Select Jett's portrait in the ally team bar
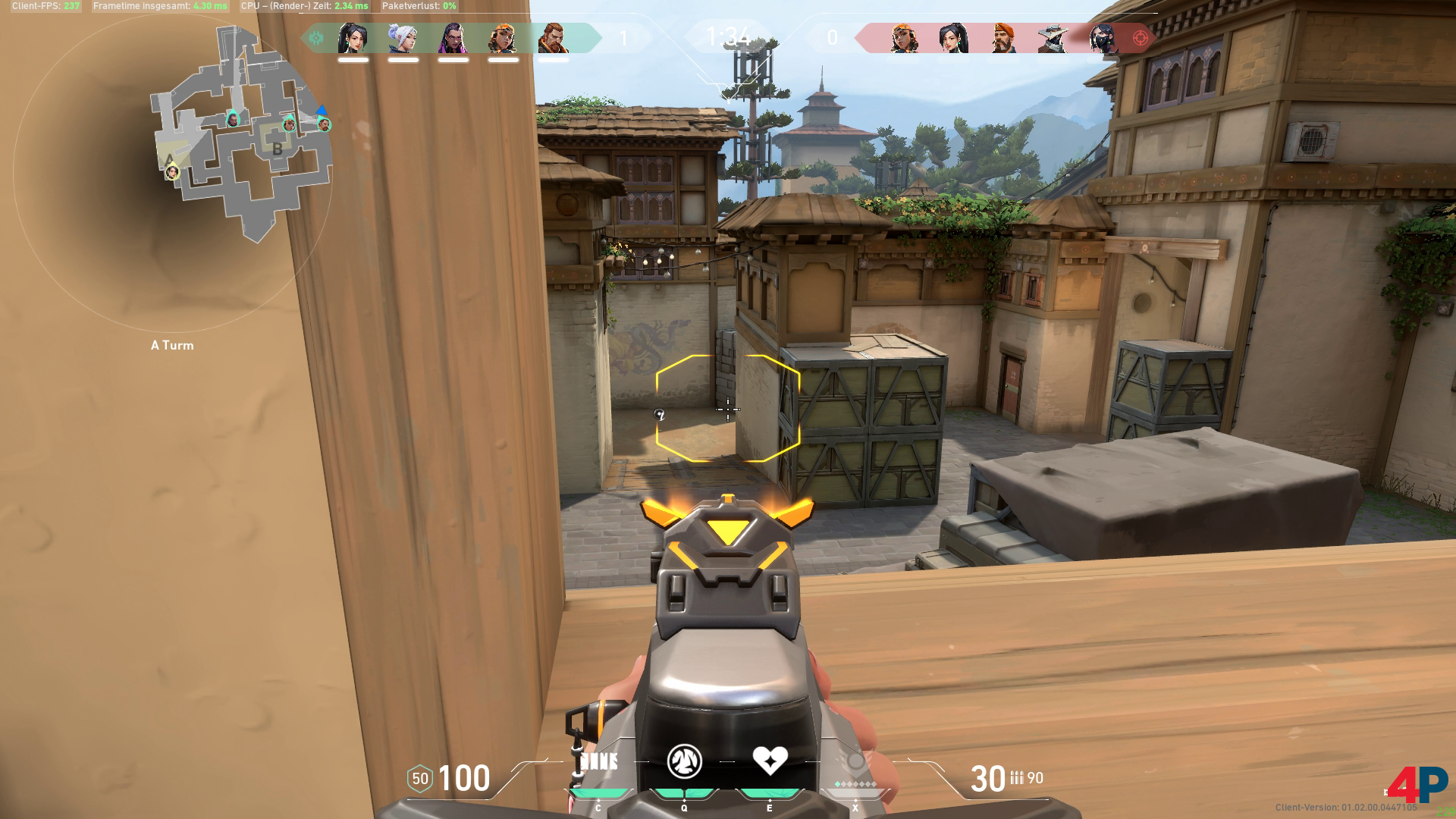This screenshot has width=1456, height=819. click(x=403, y=38)
